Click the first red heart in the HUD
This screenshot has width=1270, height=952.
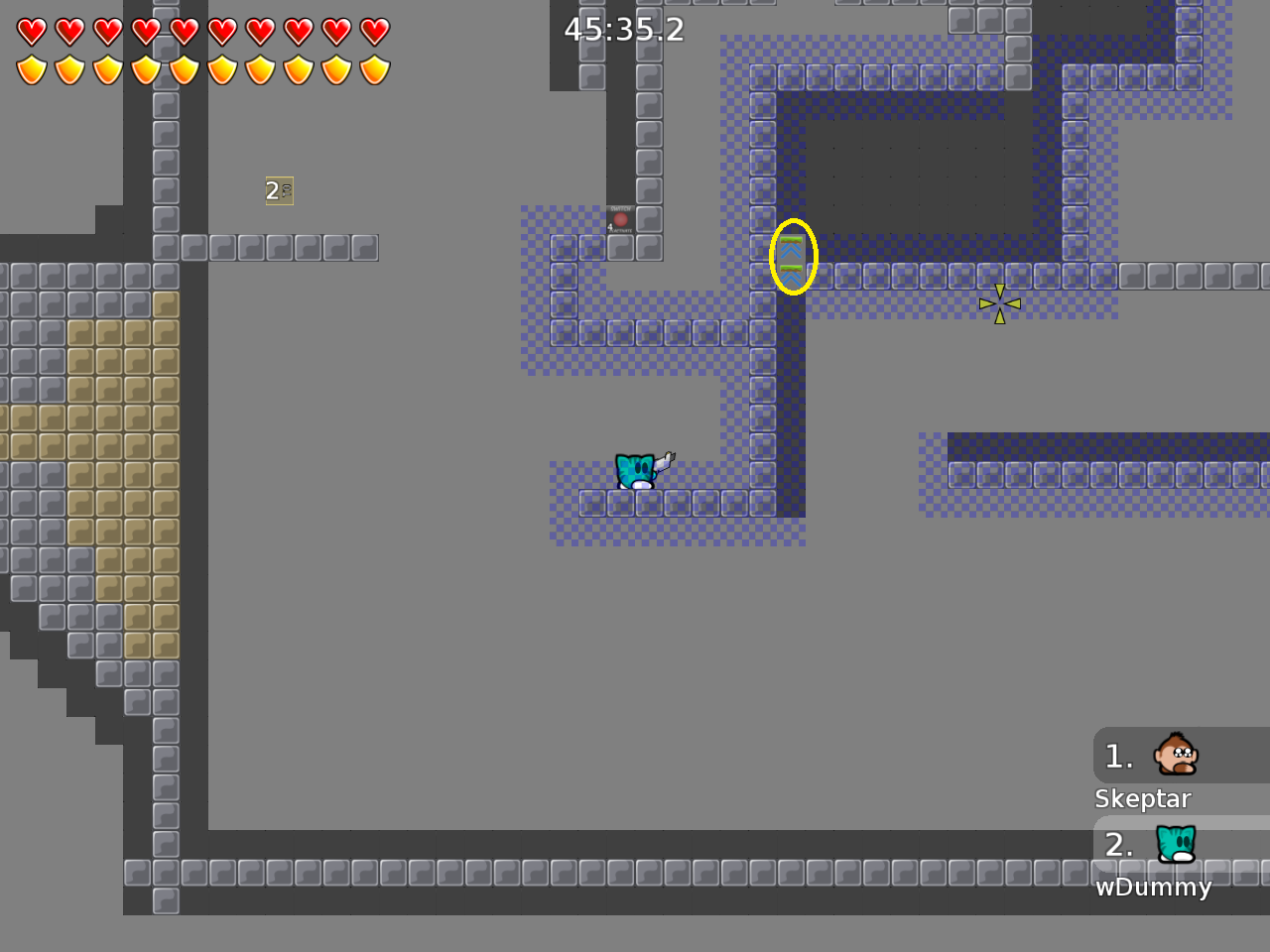pos(33,30)
